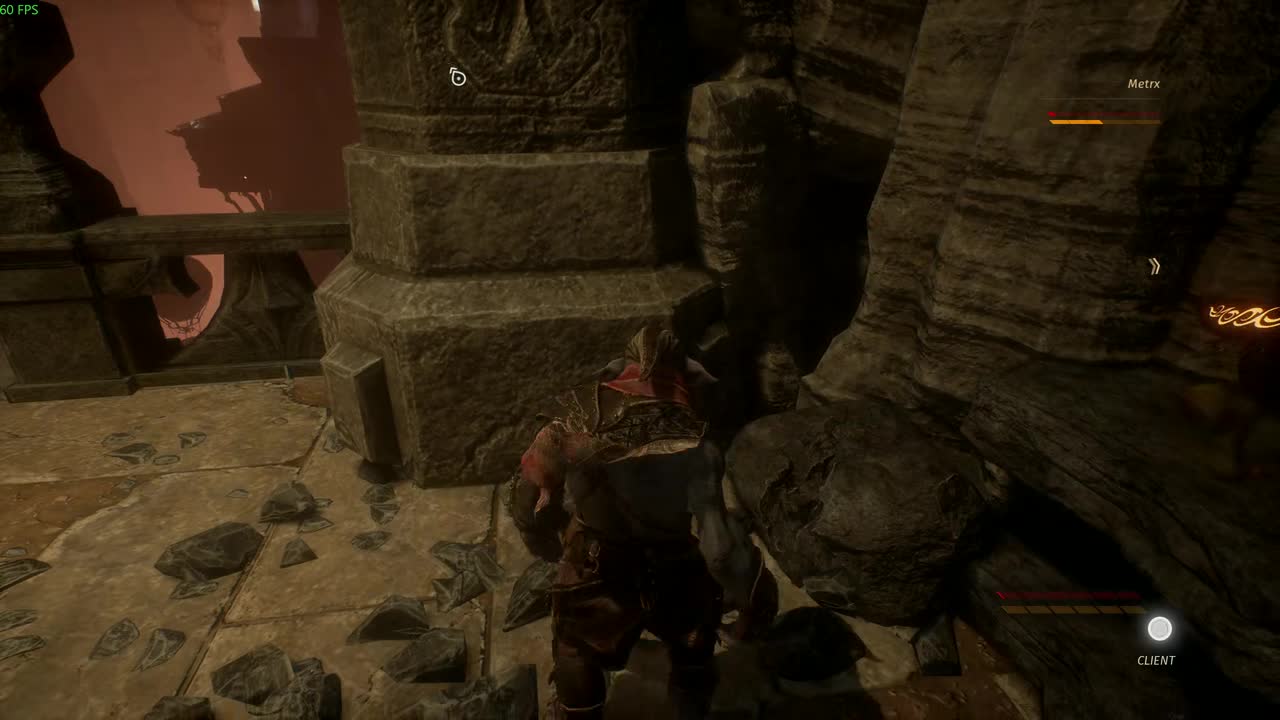This screenshot has width=1280, height=720.
Task: Select the Metrx nameplate
Action: 1146,84
